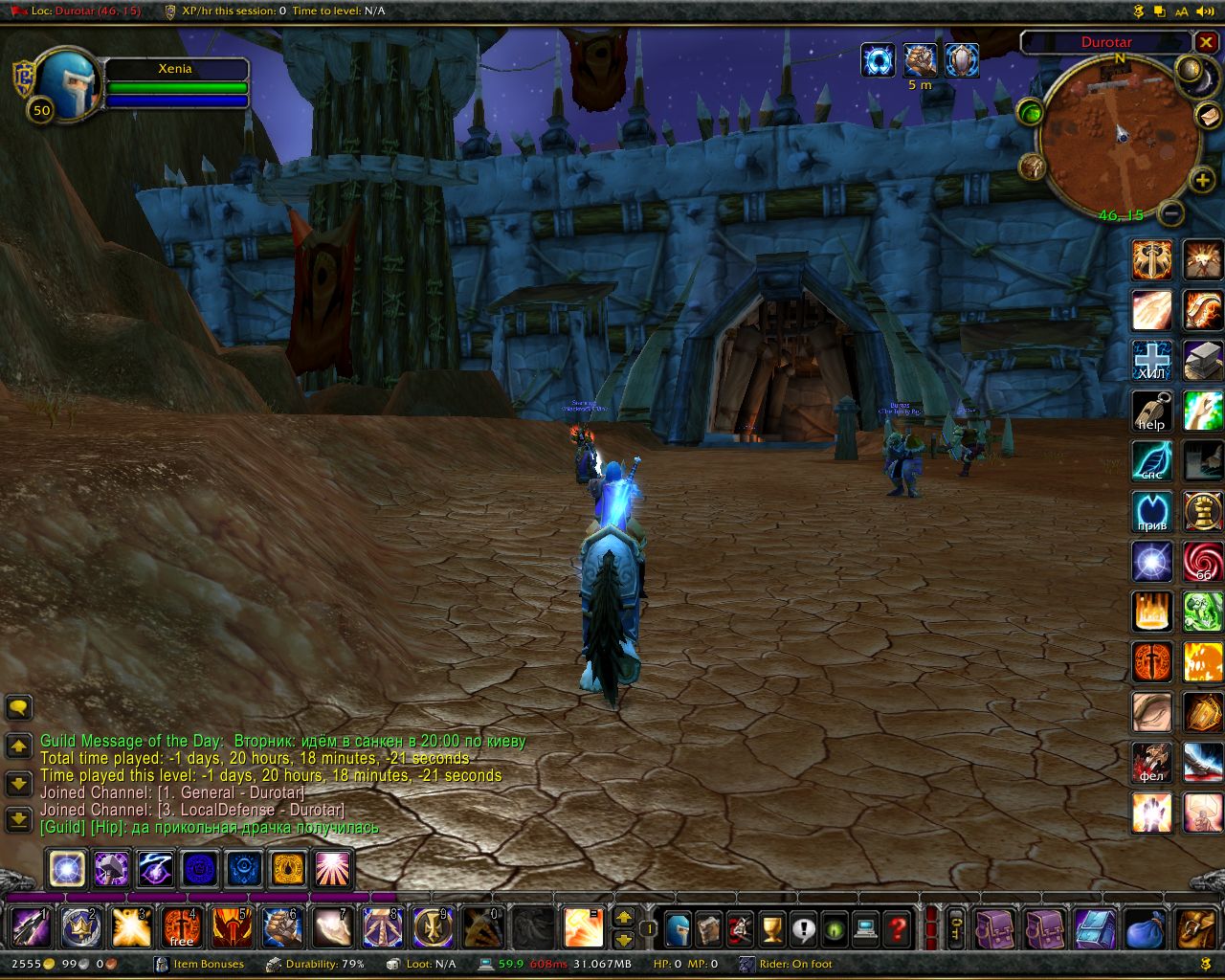Activate the blue cross macro labeled ХИЛ
The width and height of the screenshot is (1225, 980).
pyautogui.click(x=1151, y=361)
